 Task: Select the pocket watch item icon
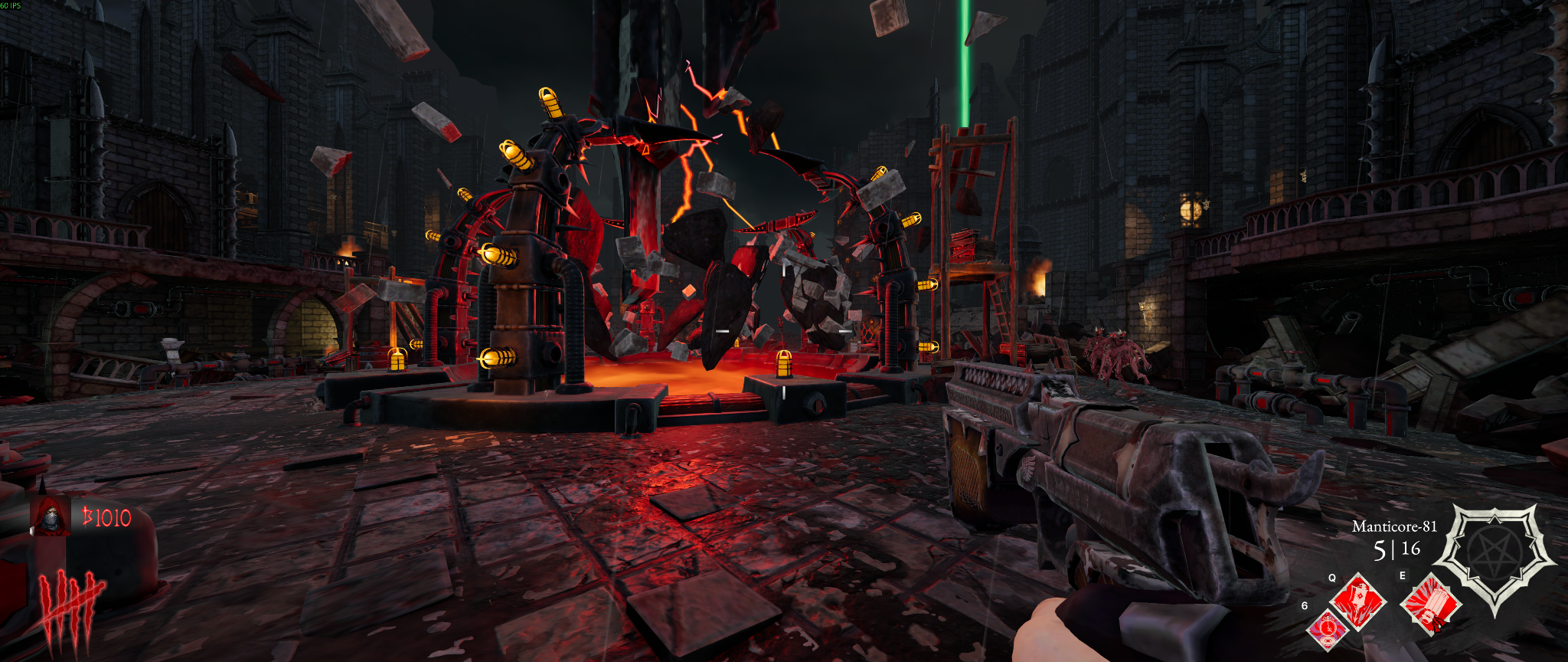coord(1328,629)
